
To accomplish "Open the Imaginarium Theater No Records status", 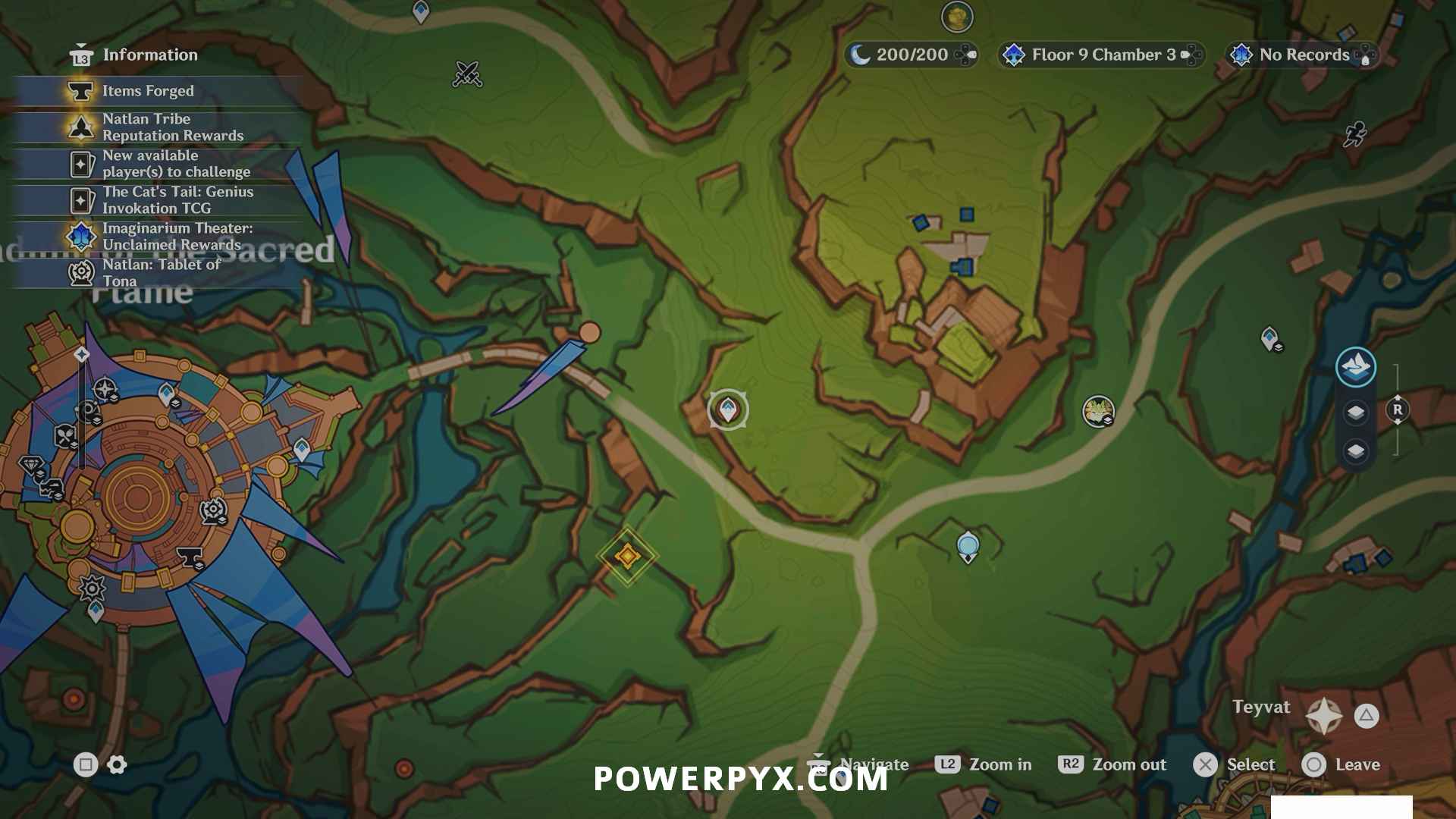I will click(x=1302, y=55).
